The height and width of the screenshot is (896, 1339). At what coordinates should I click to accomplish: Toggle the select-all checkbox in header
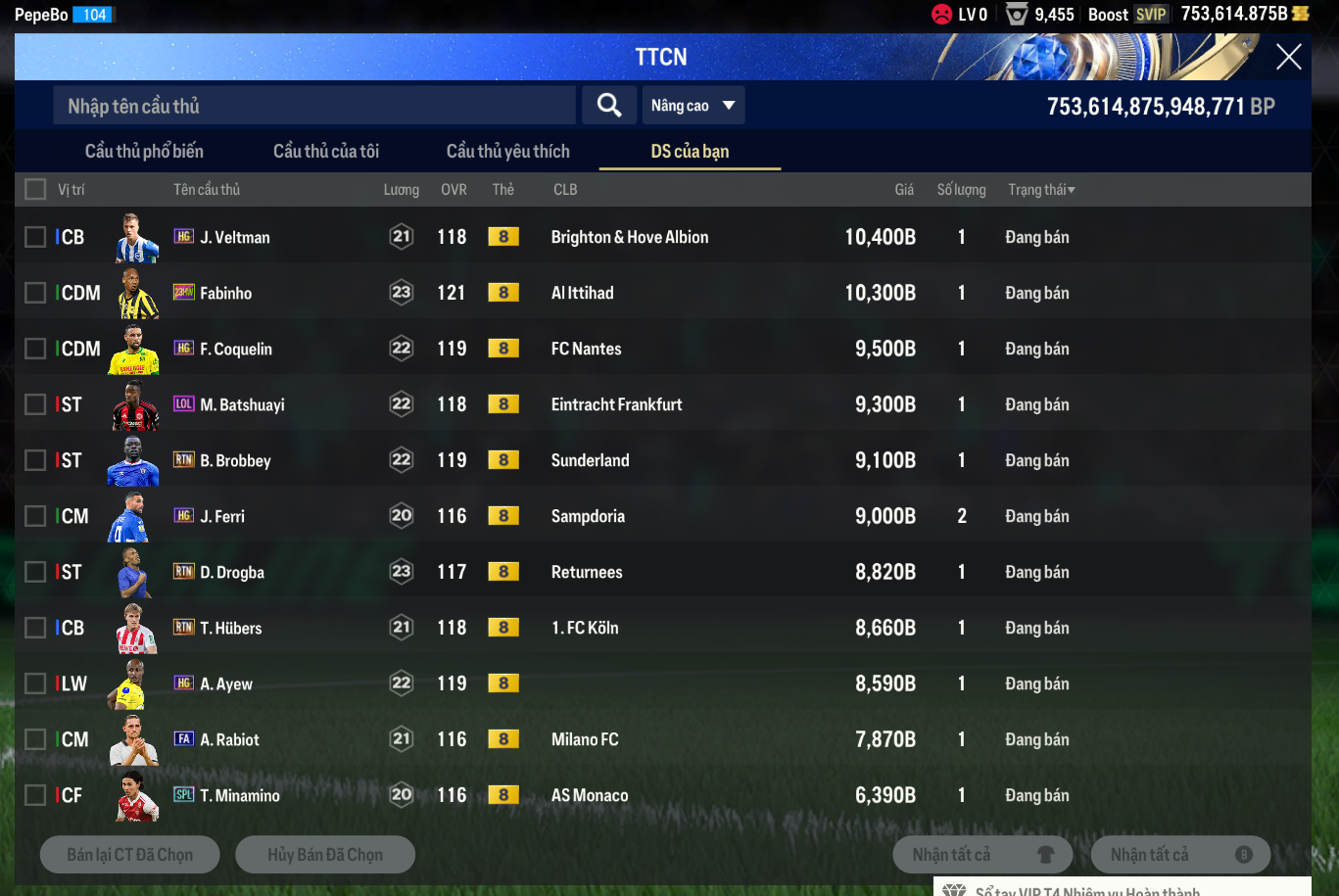click(x=35, y=189)
